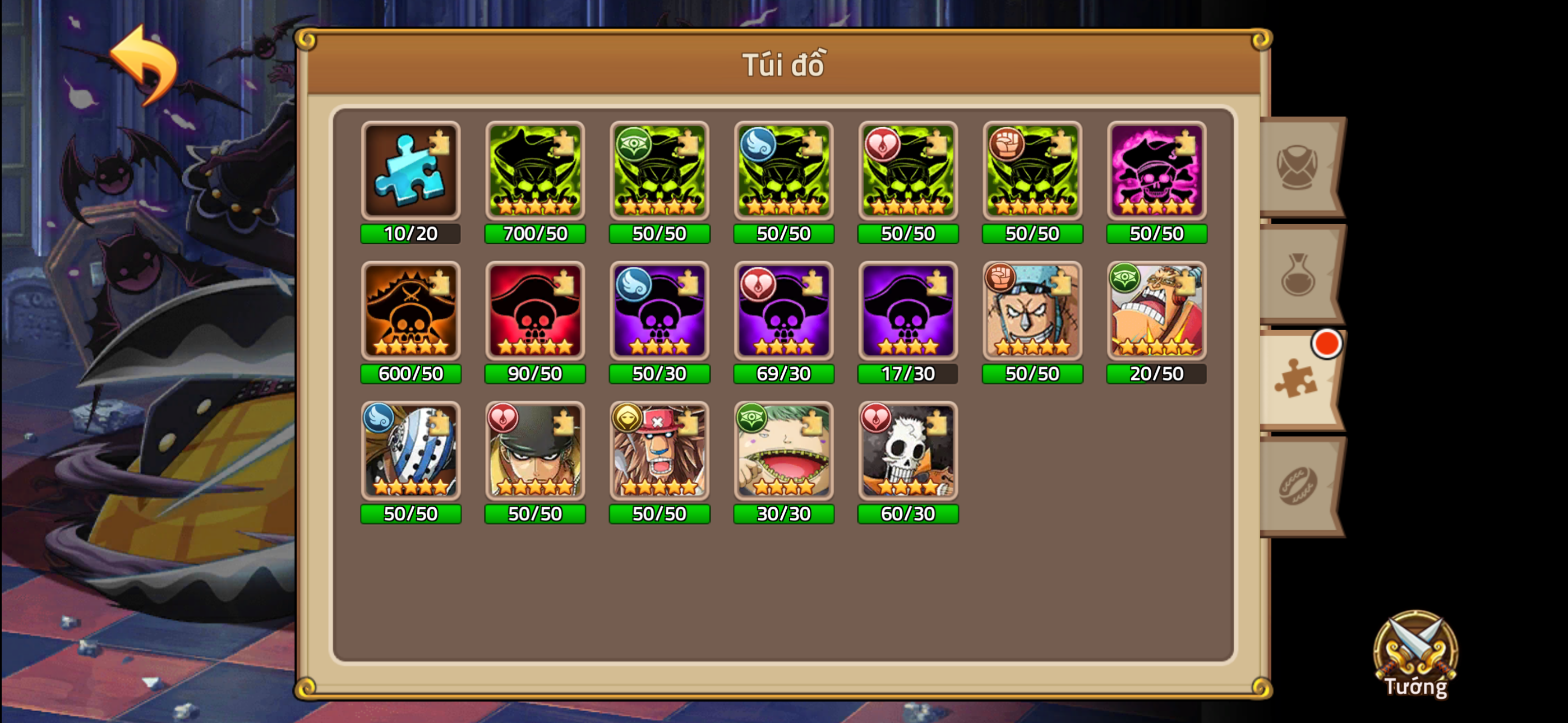Tap the red skull fragment showing 90/50
The image size is (1568, 723).
[535, 312]
